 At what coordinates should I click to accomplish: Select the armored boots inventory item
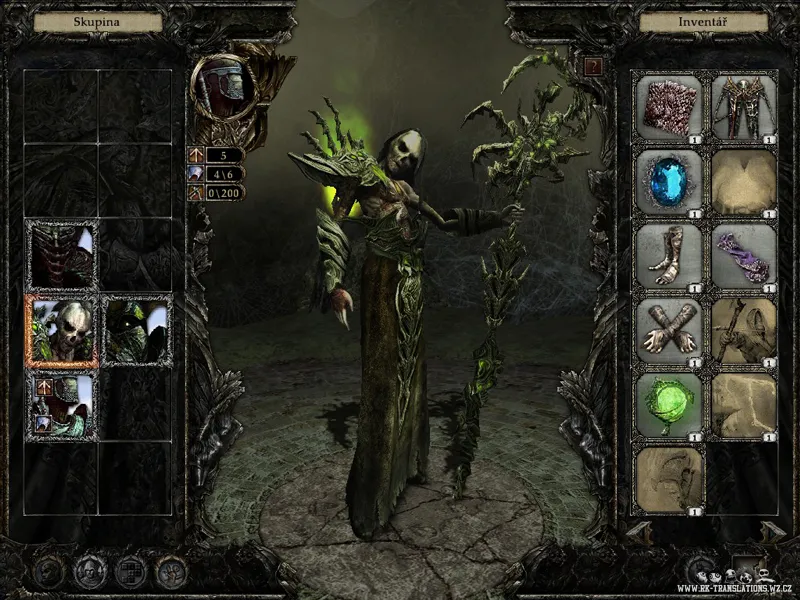pos(671,257)
